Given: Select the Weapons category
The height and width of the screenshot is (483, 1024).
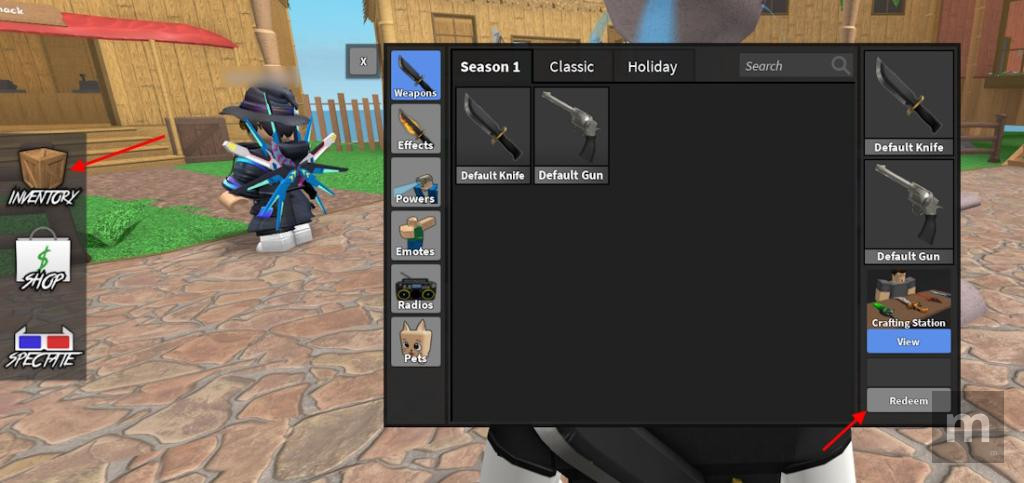Looking at the screenshot, I should (415, 76).
